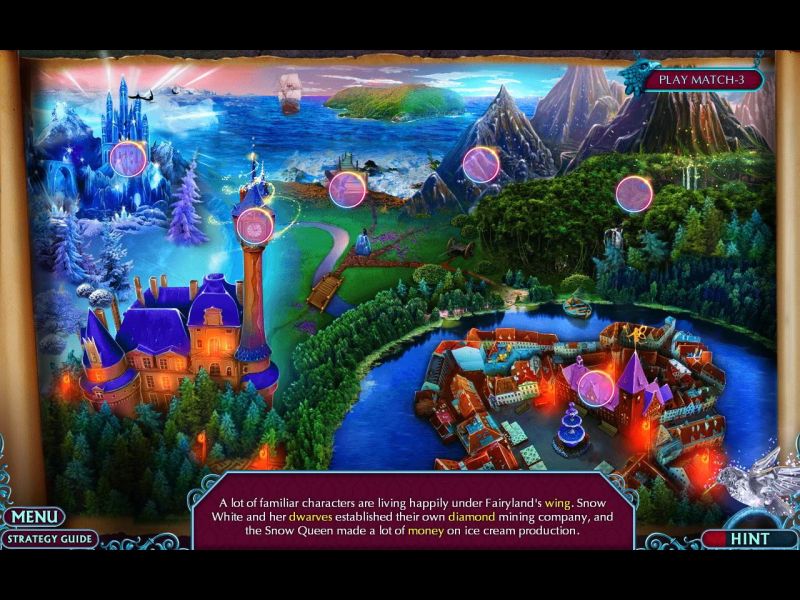Choose the marker on the misty seashore
Image resolution: width=800 pixels, height=600 pixels.
pos(347,189)
